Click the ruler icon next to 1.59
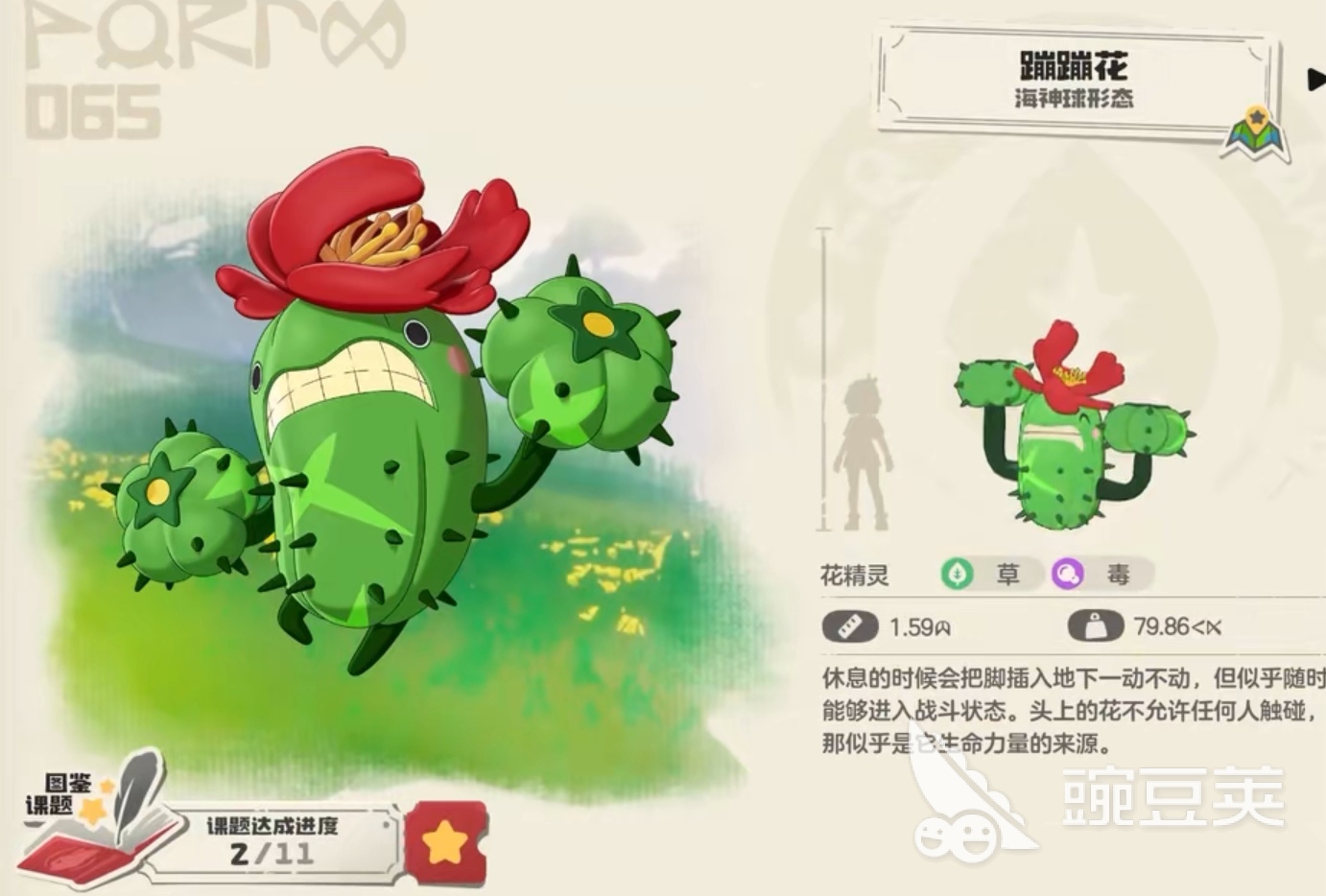Screen dimensions: 1326x896 point(848,625)
